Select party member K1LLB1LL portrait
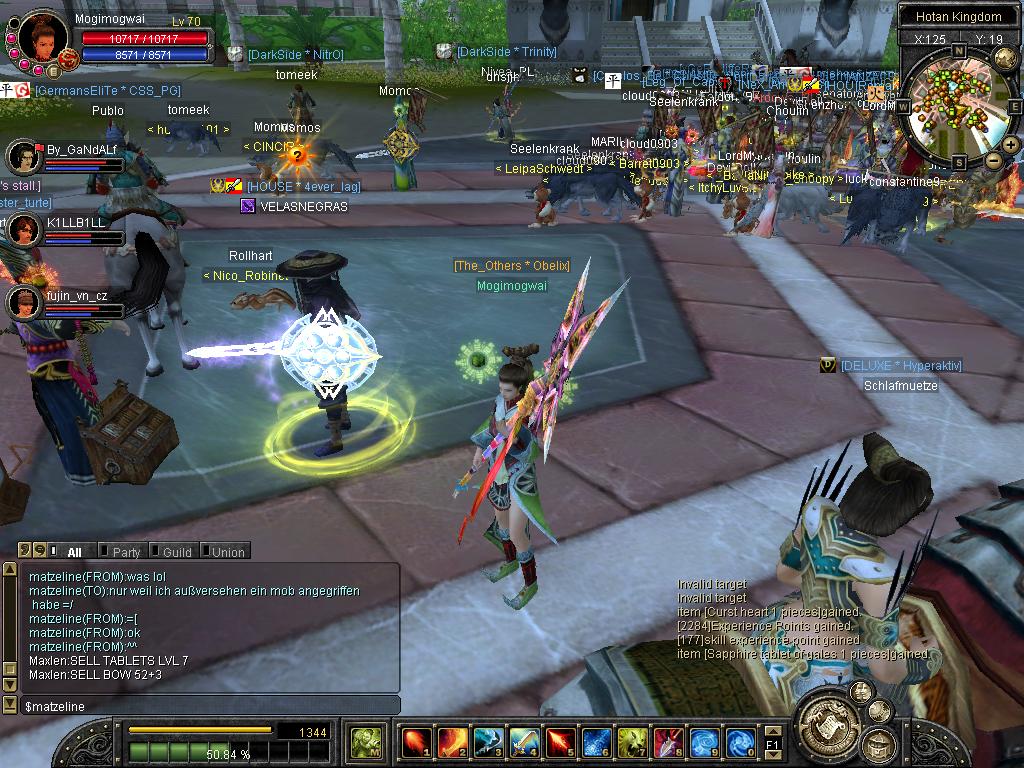This screenshot has height=768, width=1024. (23, 229)
